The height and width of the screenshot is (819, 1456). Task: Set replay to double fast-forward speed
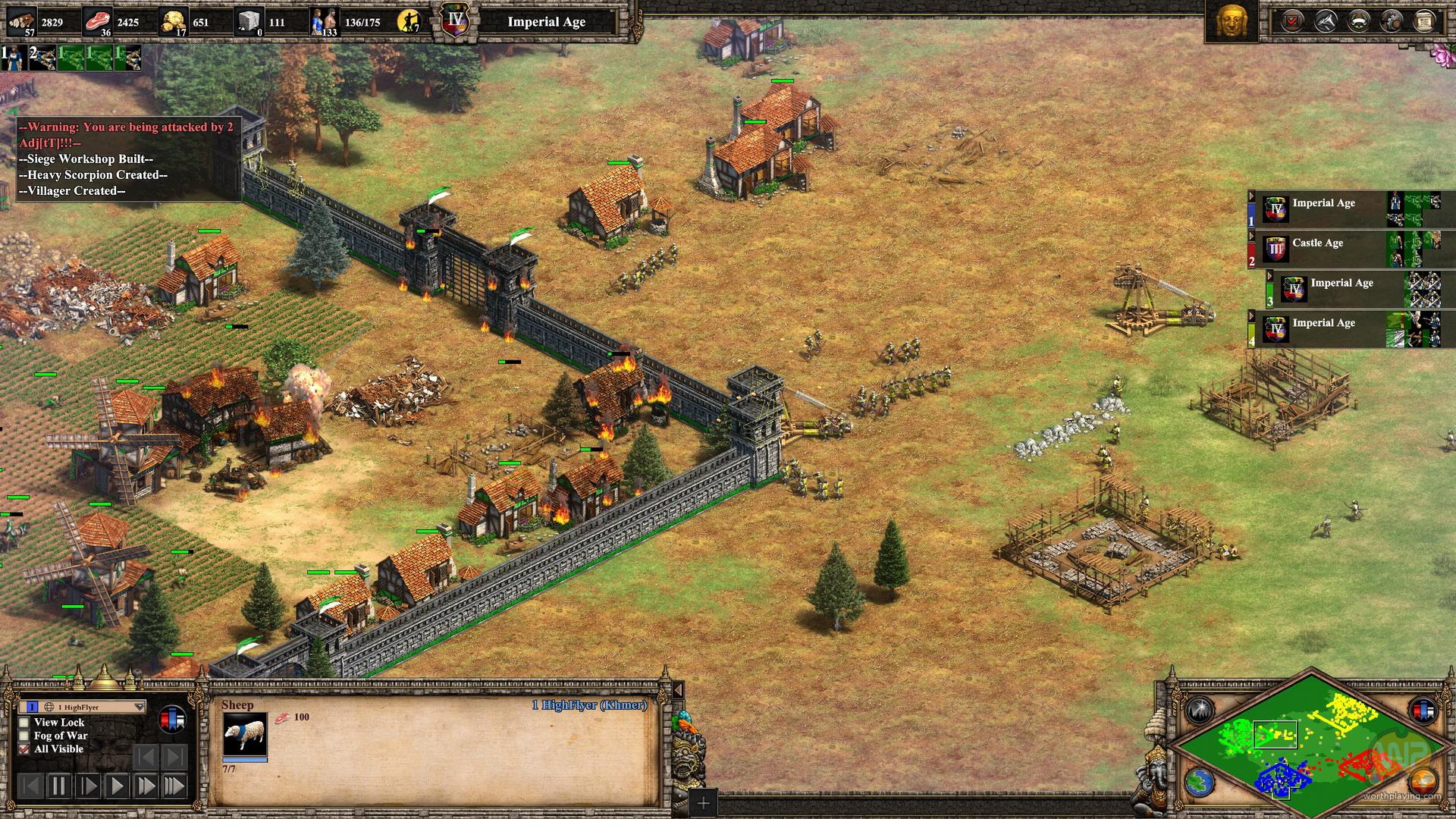pos(146,786)
